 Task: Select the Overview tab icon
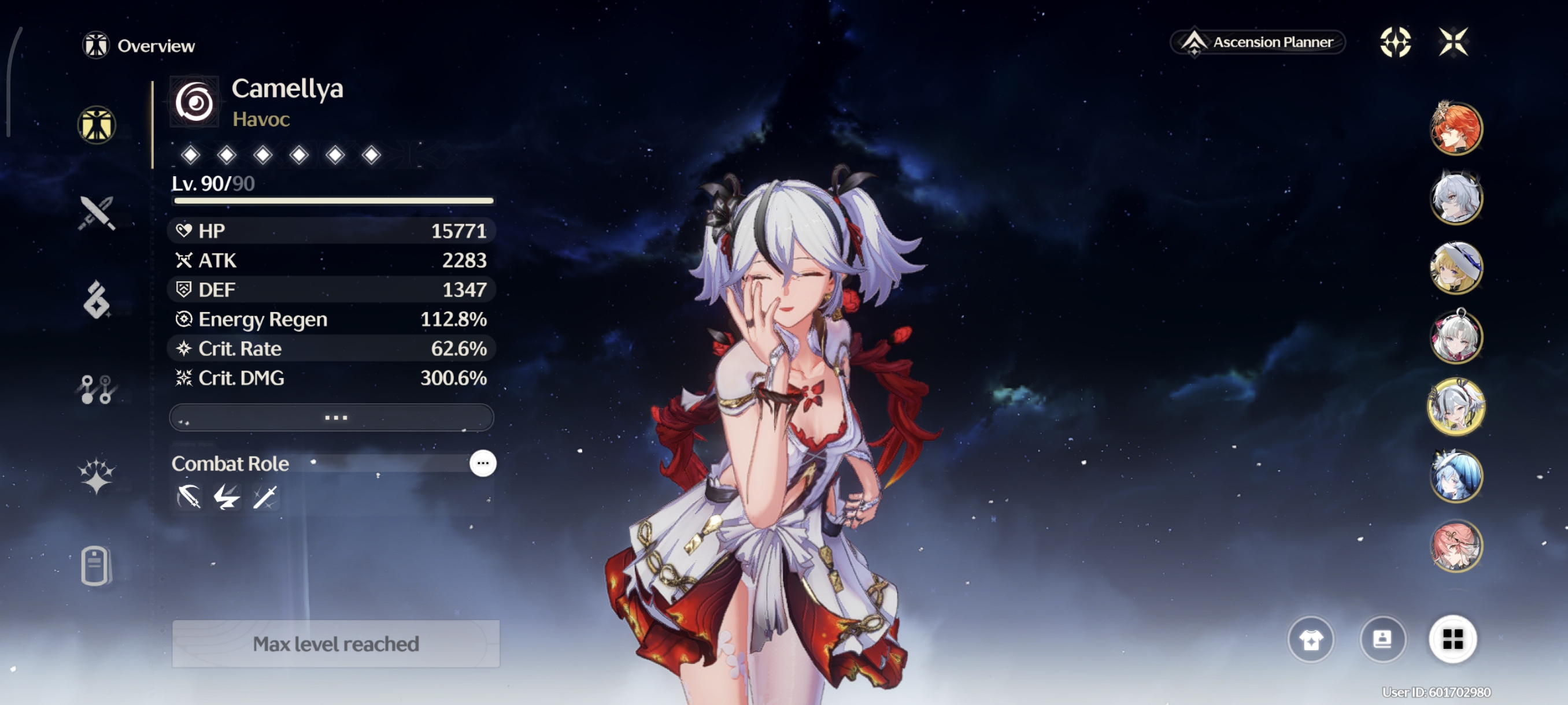[x=96, y=125]
